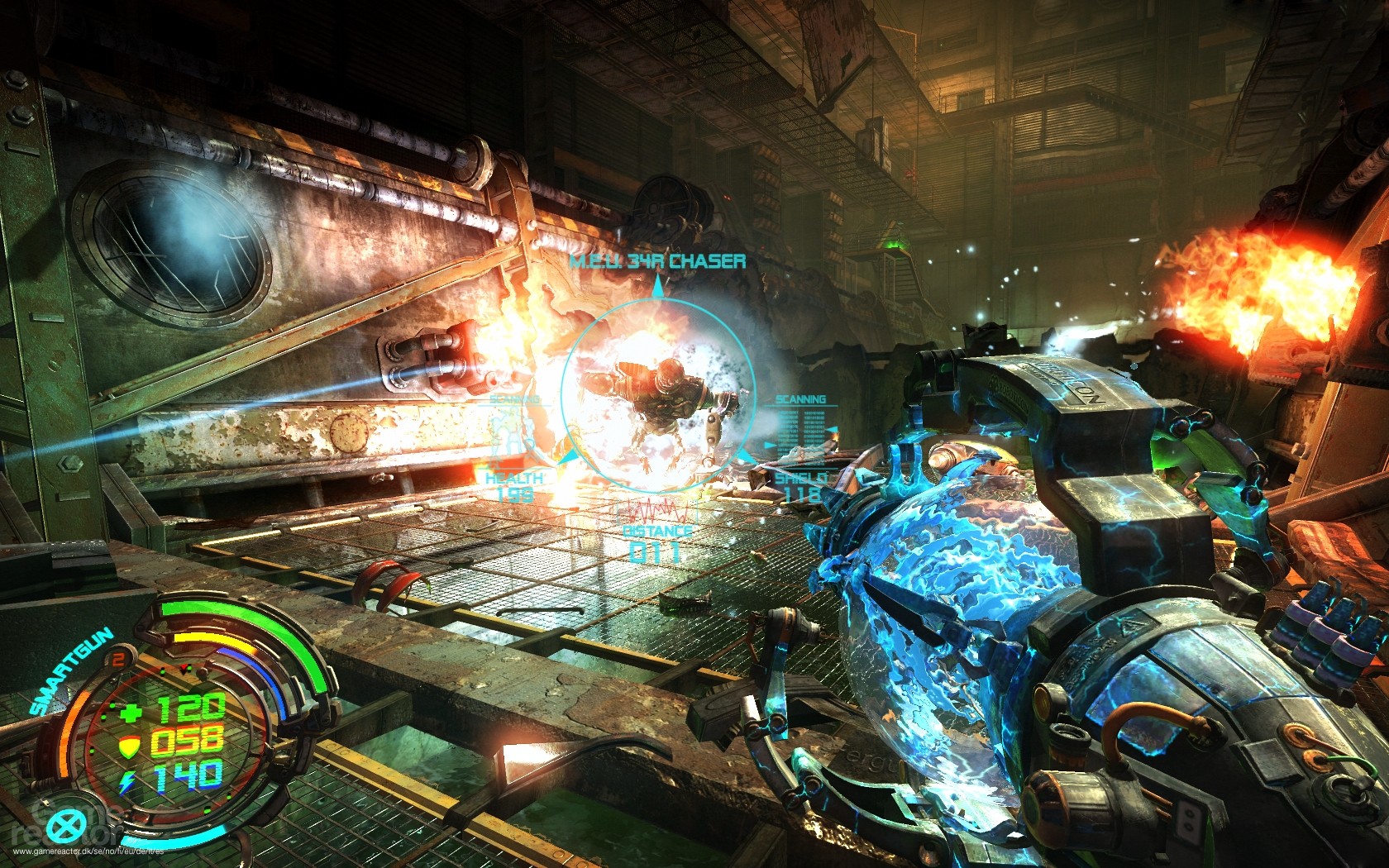Screen dimensions: 1389x868
Task: Click the SMARTGUN weapon mode label
Action: coord(71,671)
